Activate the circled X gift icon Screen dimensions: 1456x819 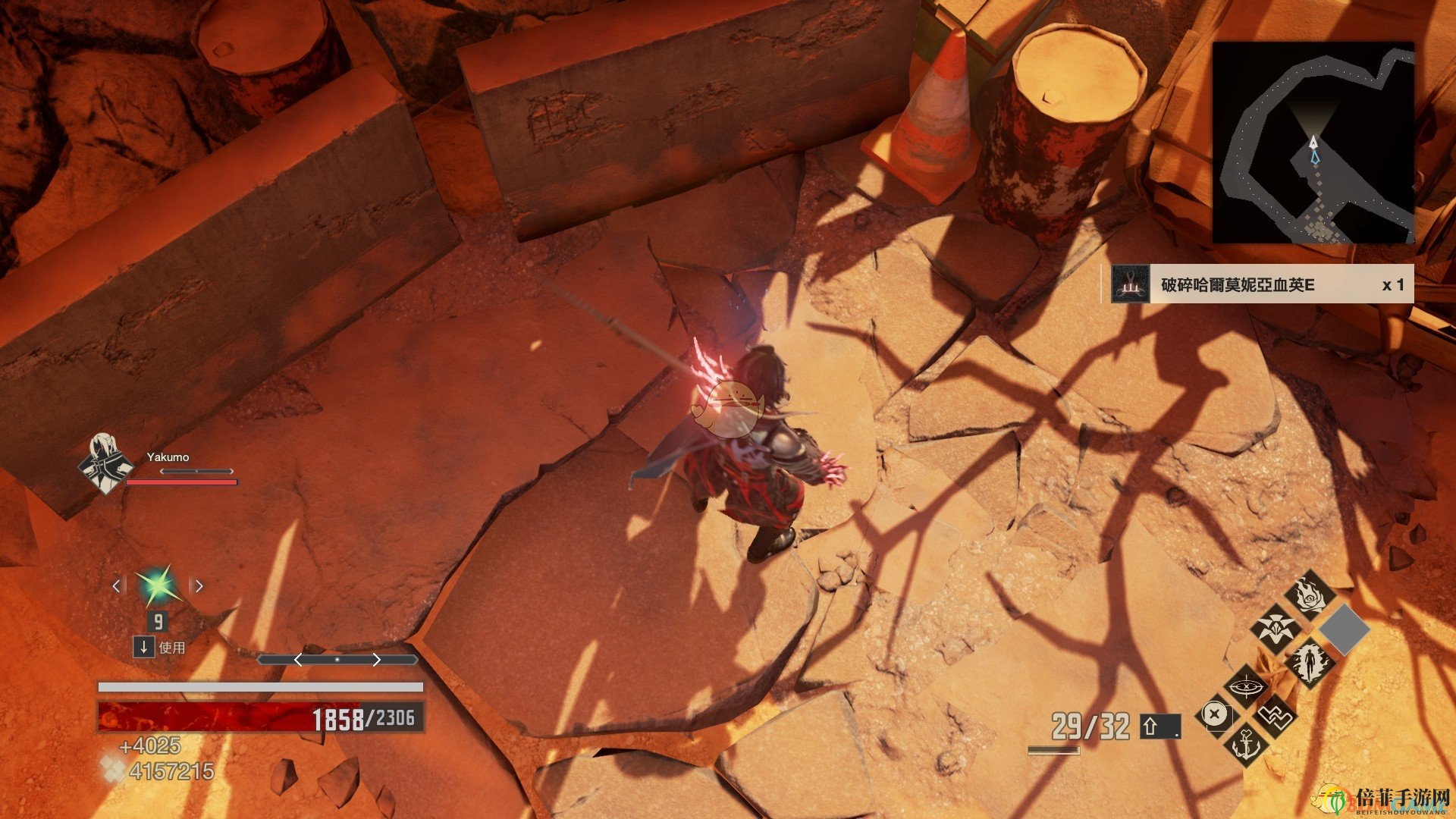1215,715
